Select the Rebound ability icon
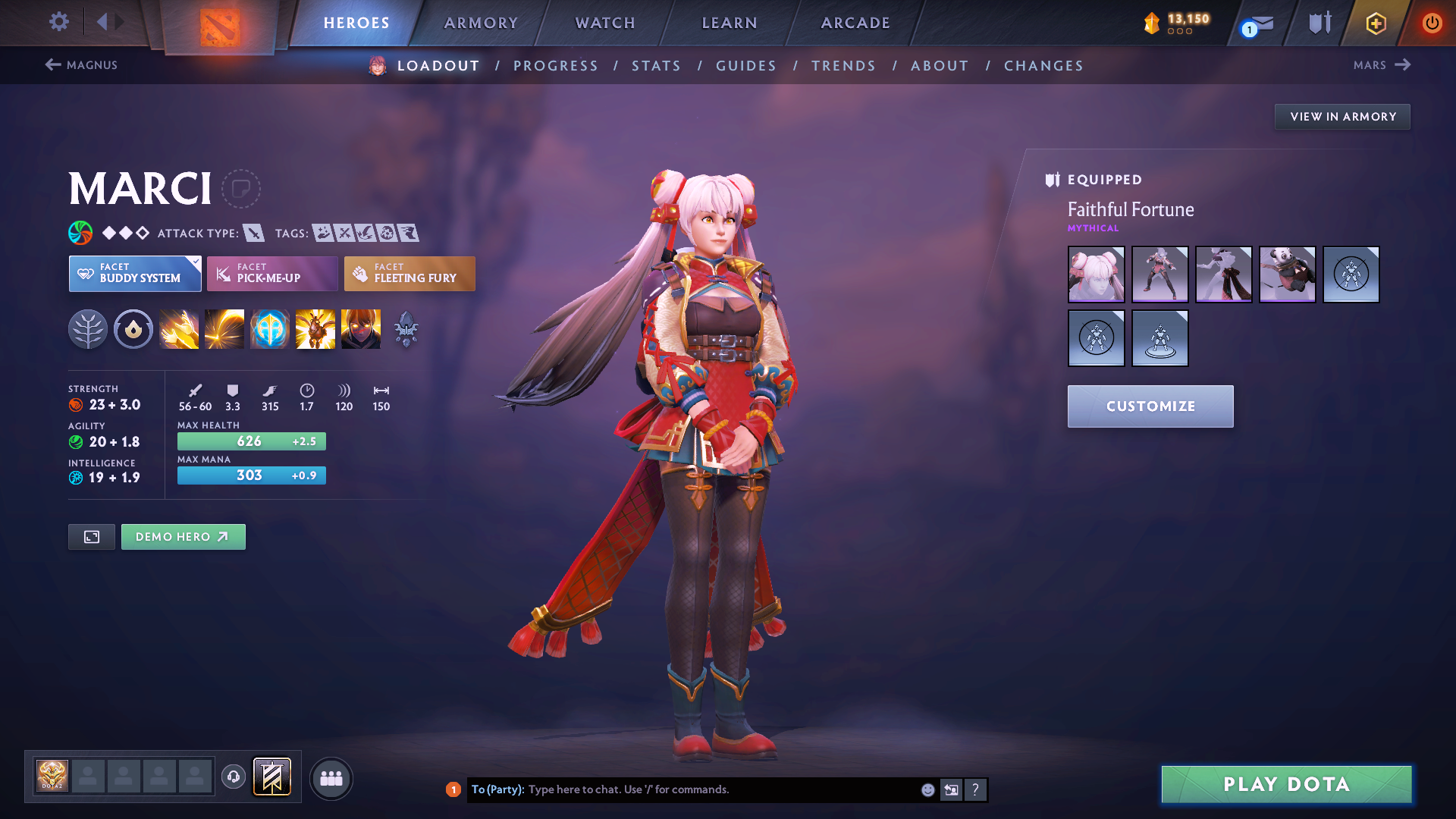The height and width of the screenshot is (819, 1456). point(224,329)
